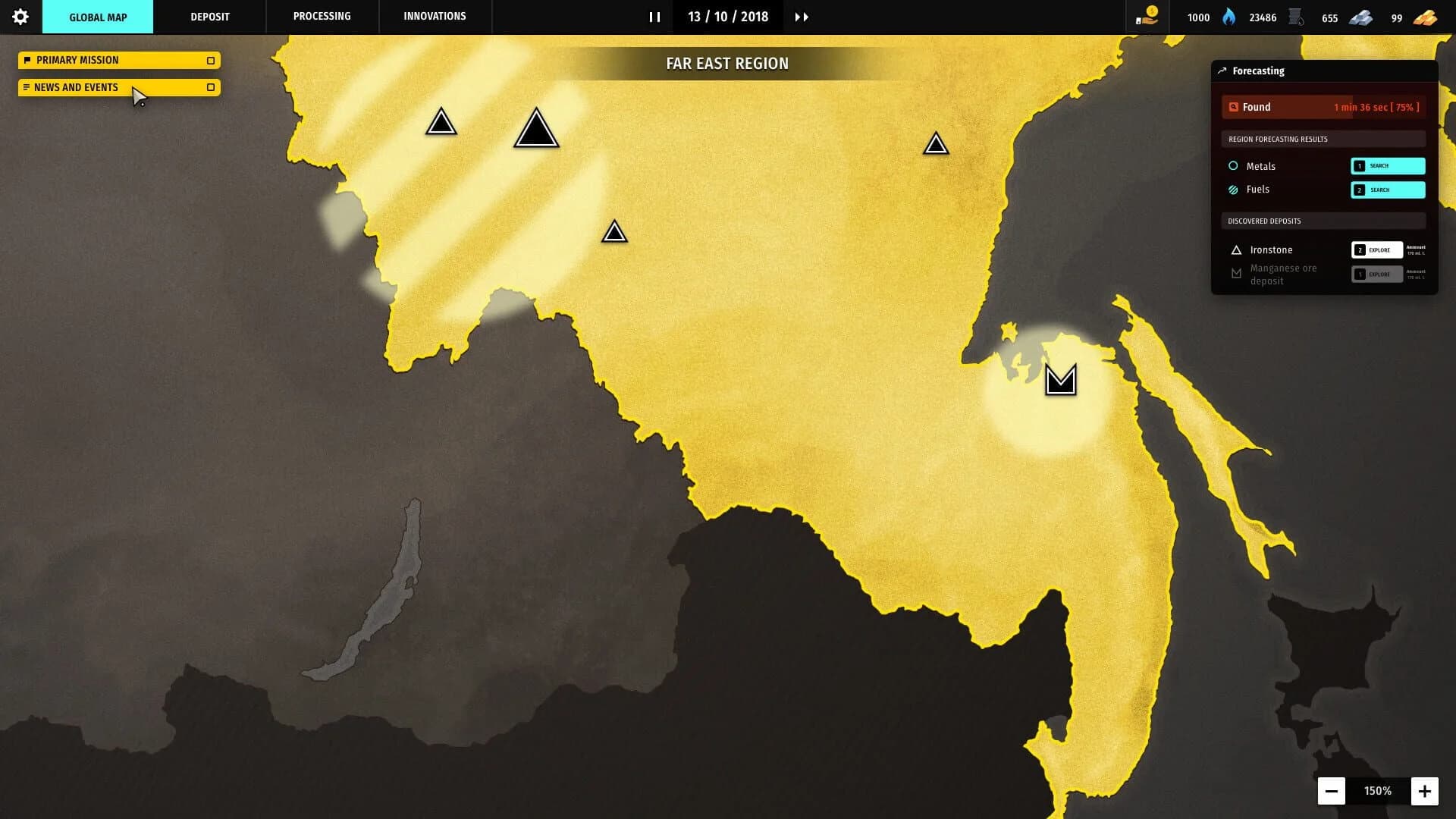
Task: Toggle the Primary Mission panel checkbox
Action: [211, 60]
